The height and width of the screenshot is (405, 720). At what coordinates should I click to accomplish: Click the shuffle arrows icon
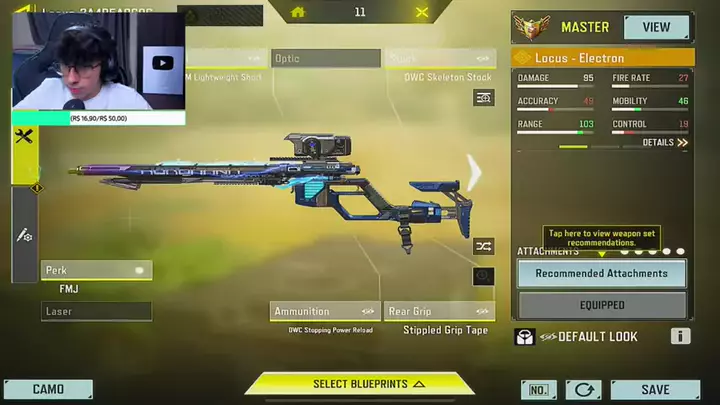pos(483,245)
